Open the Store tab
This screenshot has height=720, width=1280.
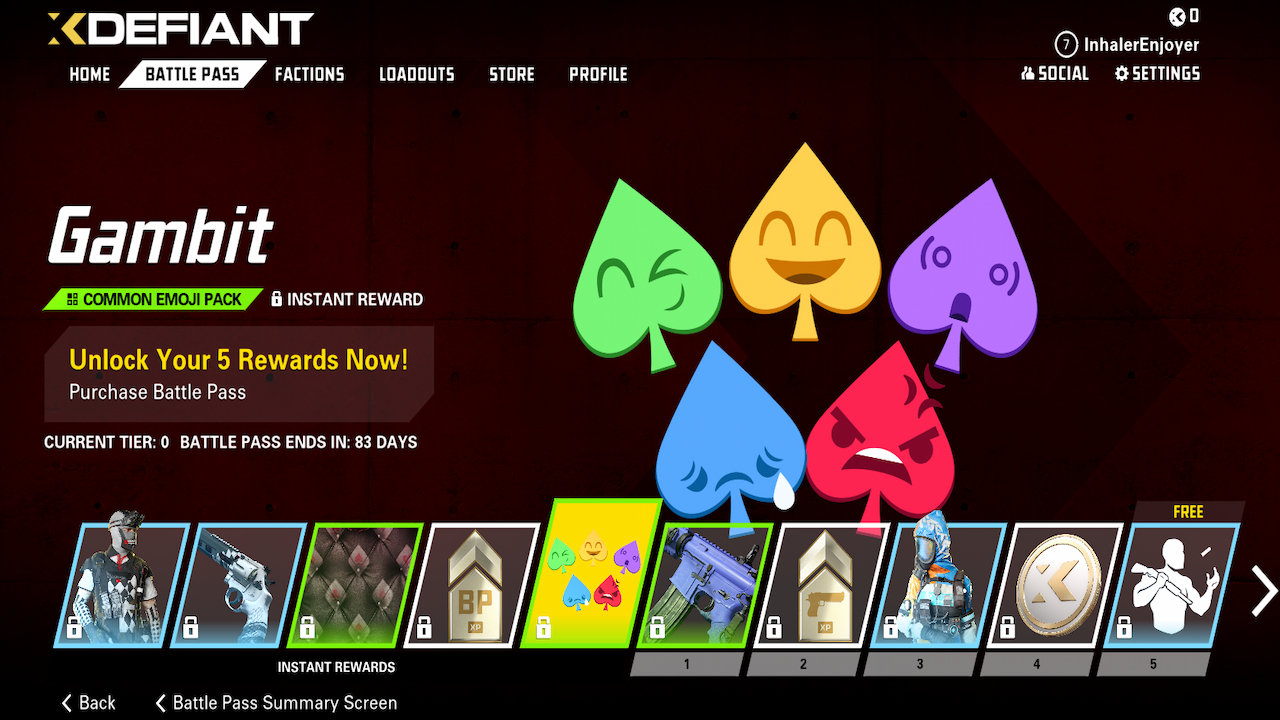(x=511, y=74)
